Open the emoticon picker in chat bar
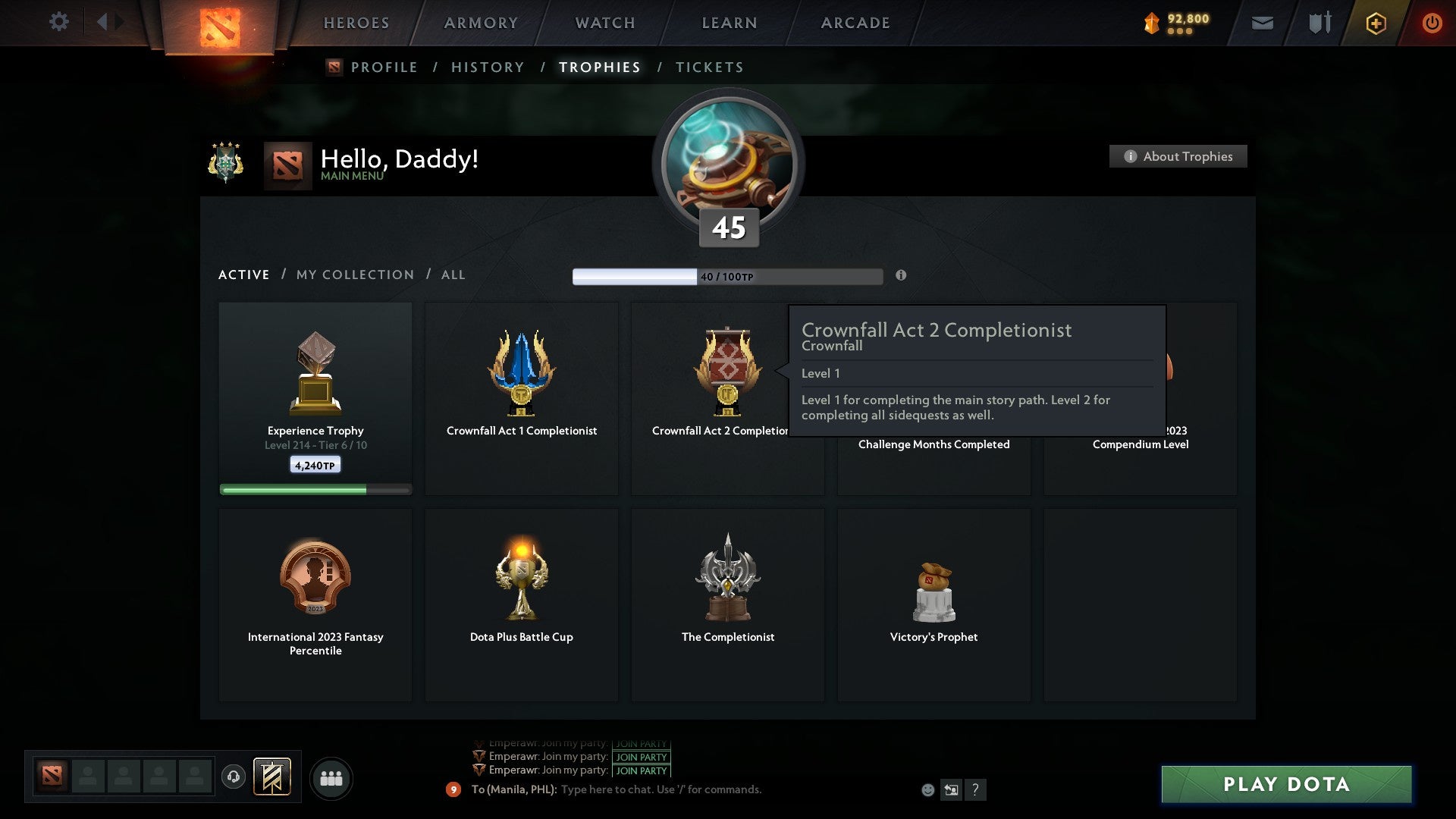Viewport: 1456px width, 819px height. click(928, 789)
